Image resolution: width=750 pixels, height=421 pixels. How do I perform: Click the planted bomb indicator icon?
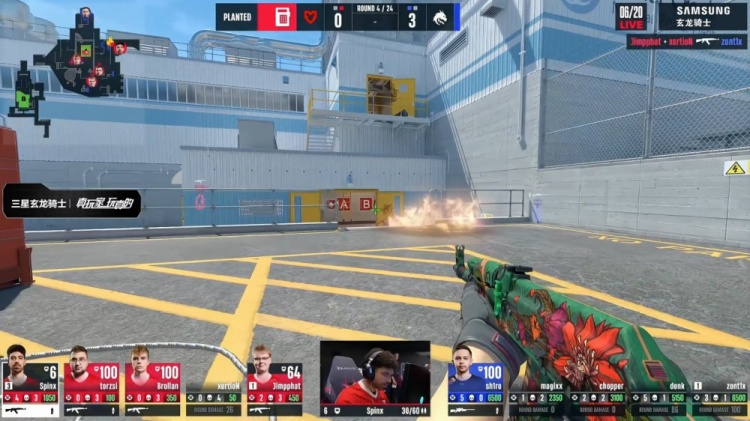282,17
